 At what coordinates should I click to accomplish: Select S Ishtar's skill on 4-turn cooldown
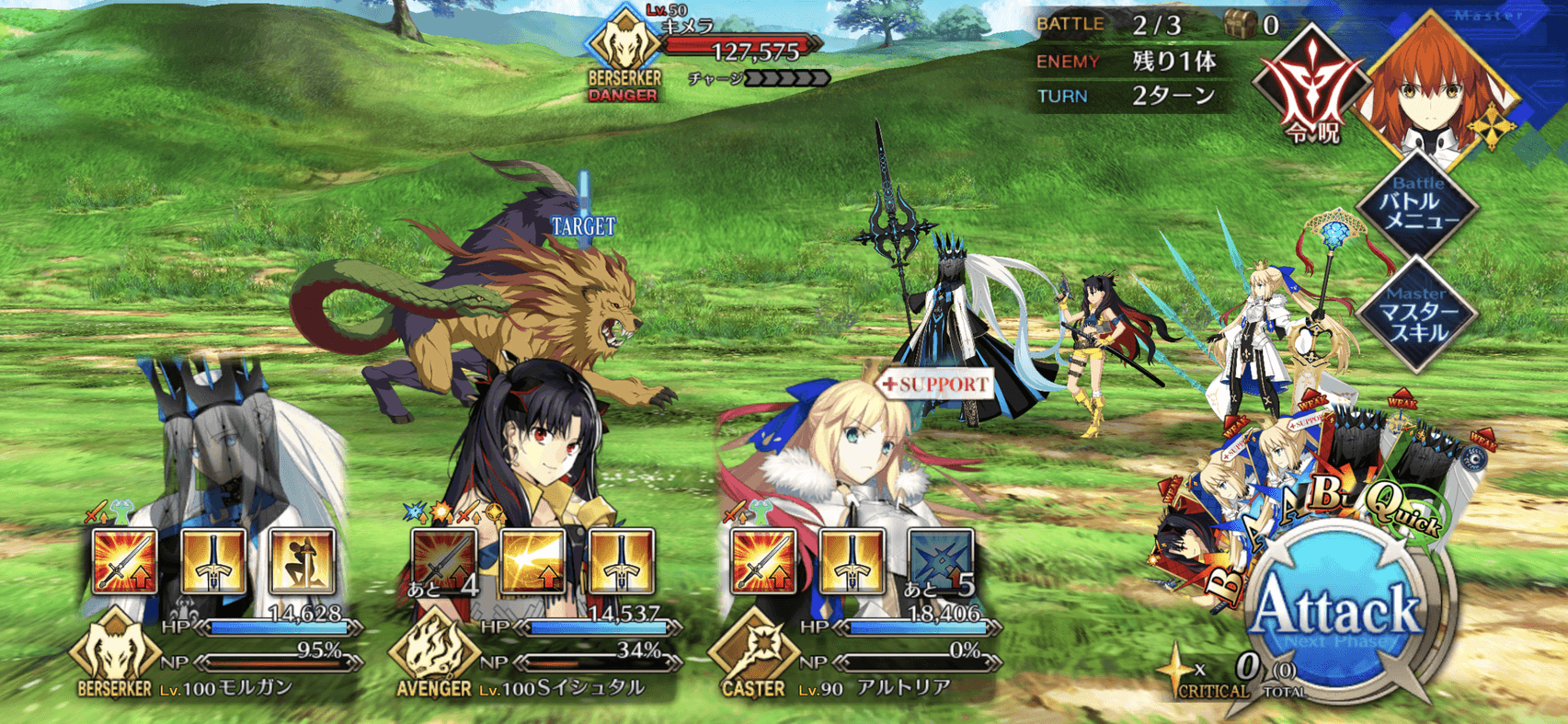click(x=444, y=561)
